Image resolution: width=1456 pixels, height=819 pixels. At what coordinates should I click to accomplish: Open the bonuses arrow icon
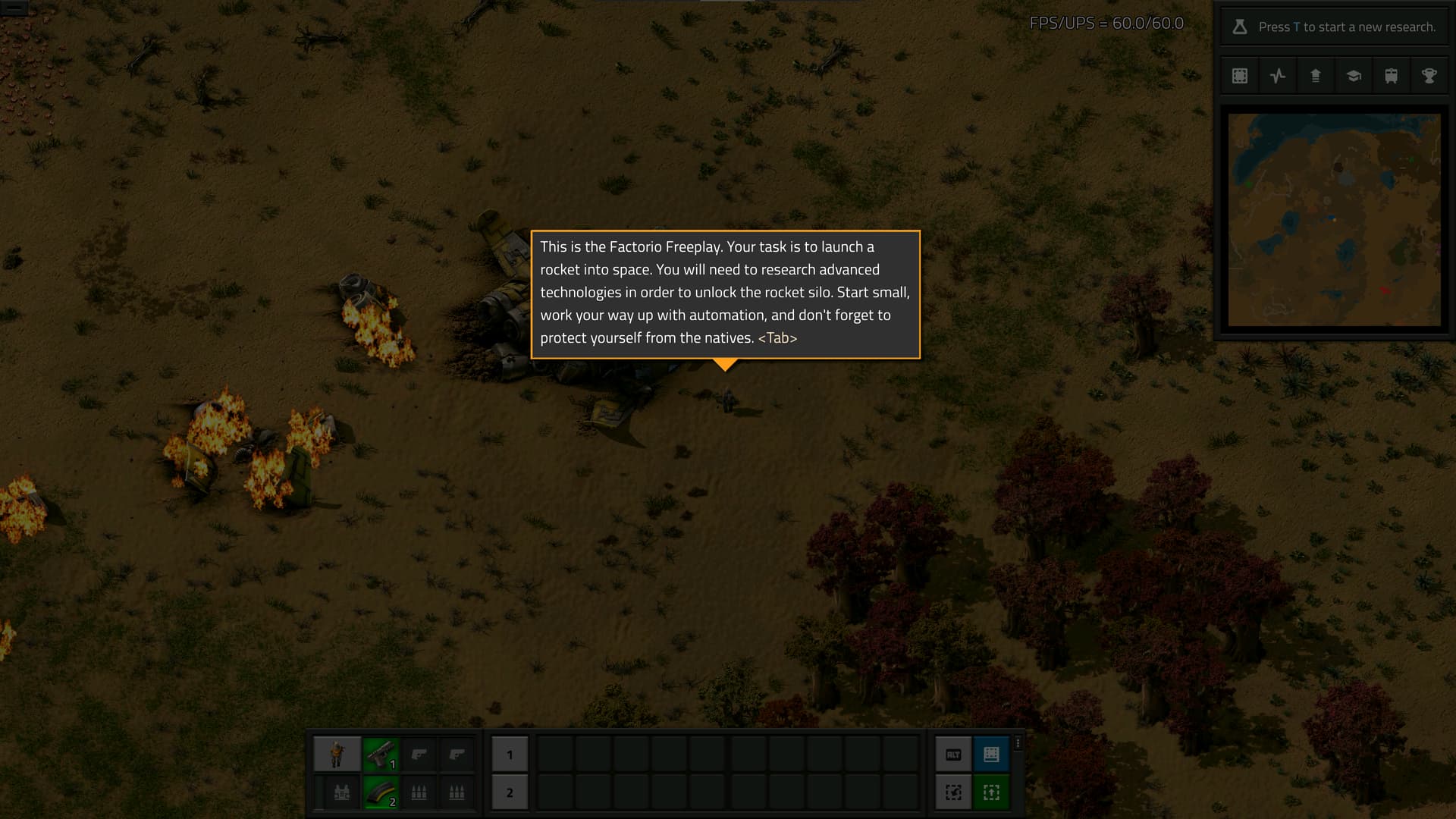(x=1316, y=76)
